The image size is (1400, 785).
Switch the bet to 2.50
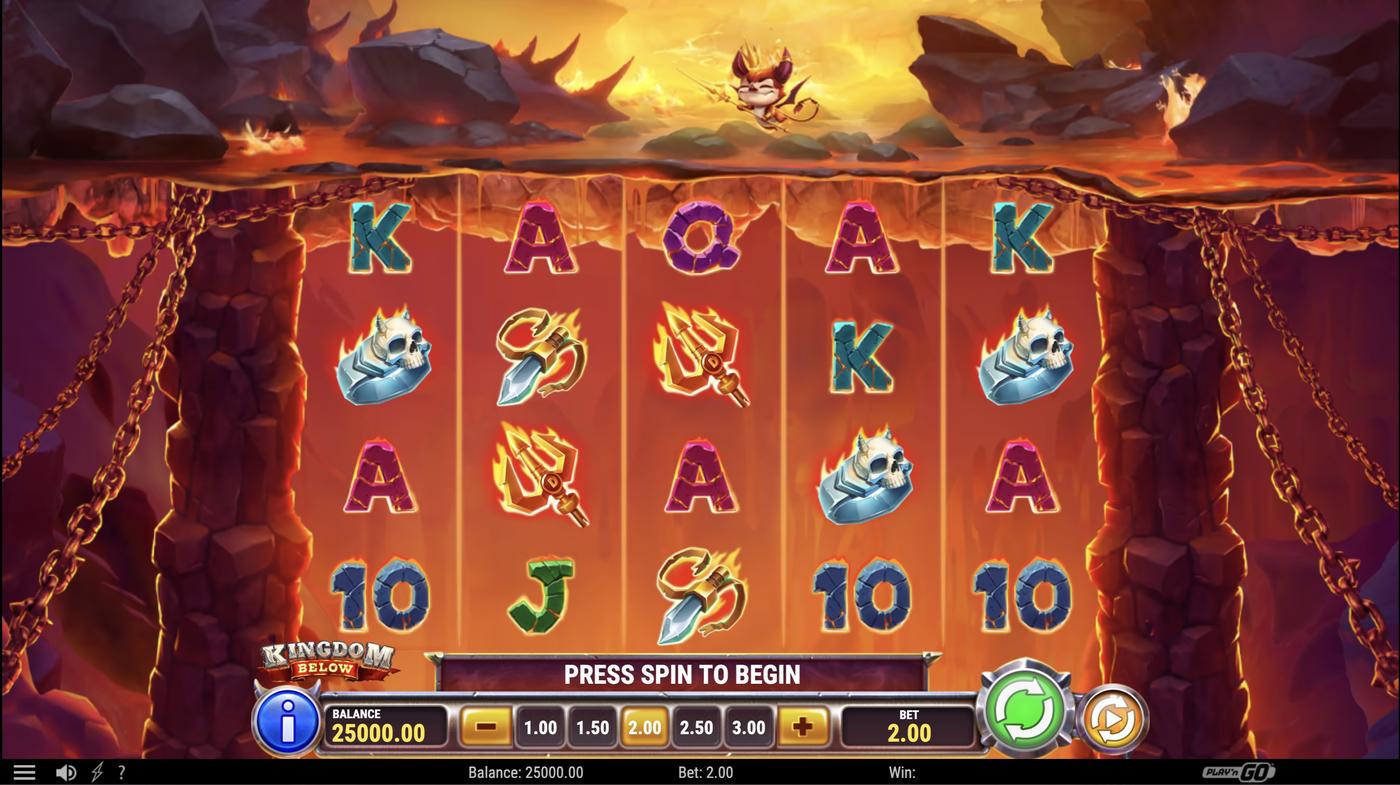[x=696, y=726]
